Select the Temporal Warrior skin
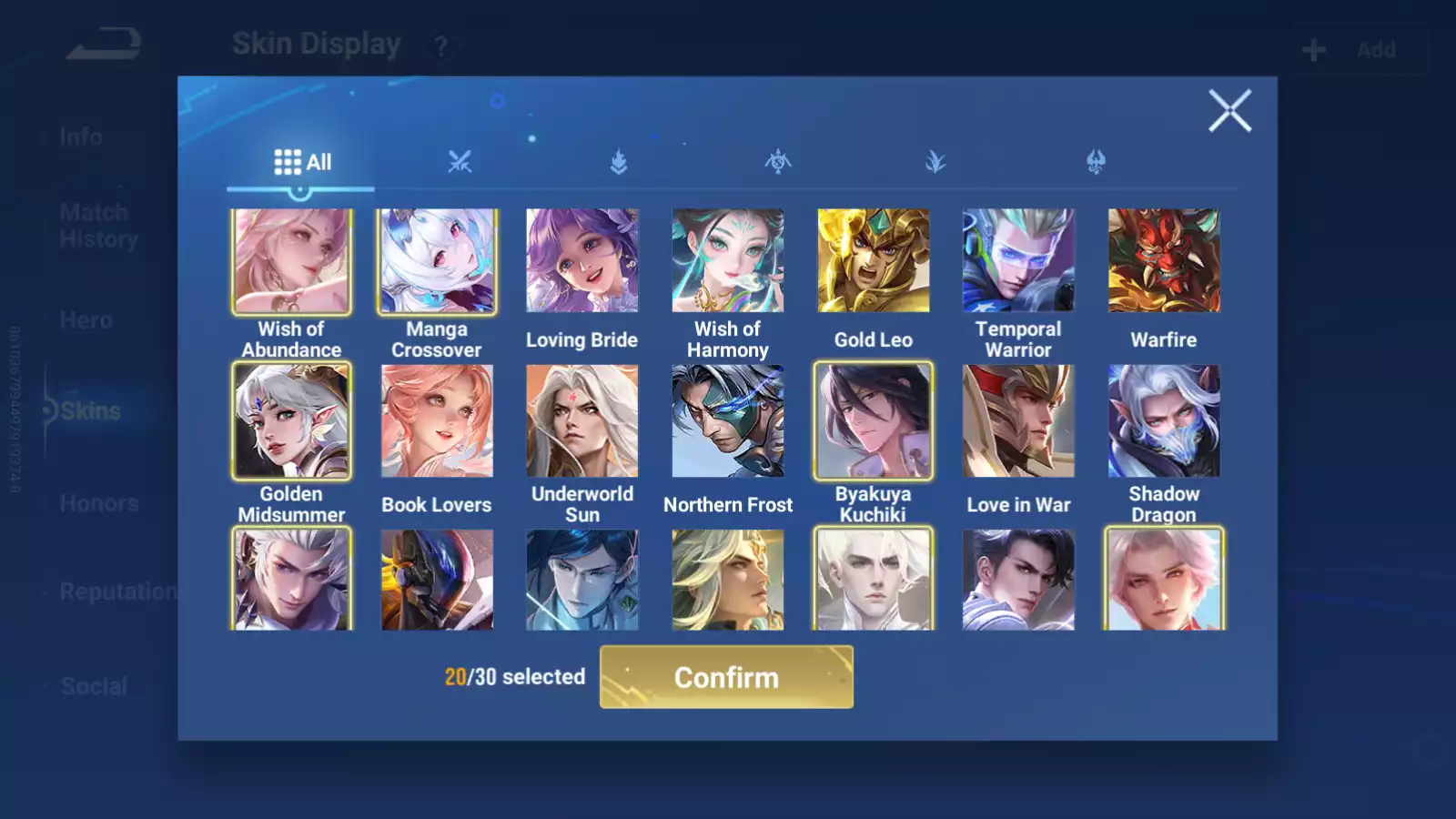The height and width of the screenshot is (819, 1456). click(x=1018, y=262)
